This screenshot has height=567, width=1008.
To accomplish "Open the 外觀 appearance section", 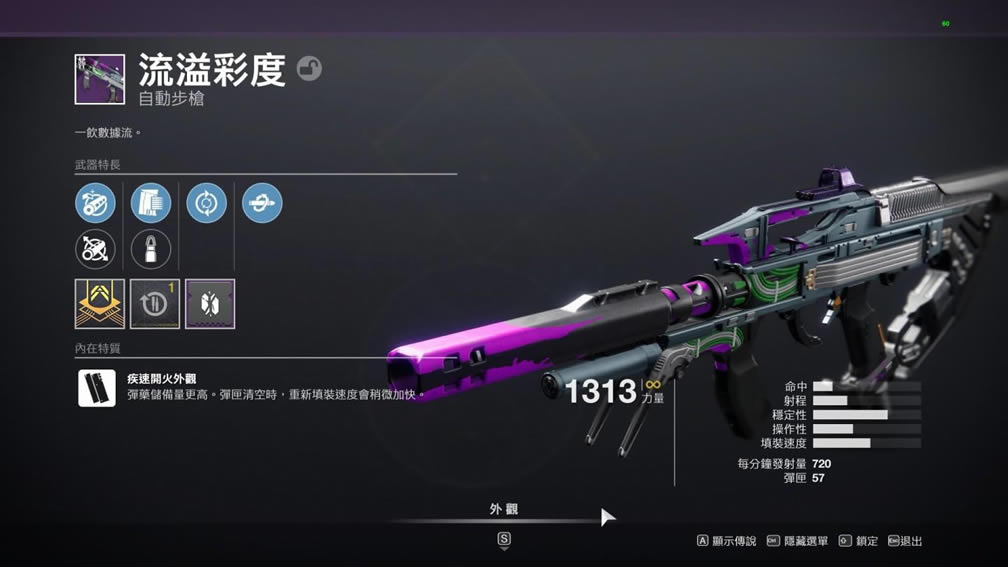I will (504, 509).
